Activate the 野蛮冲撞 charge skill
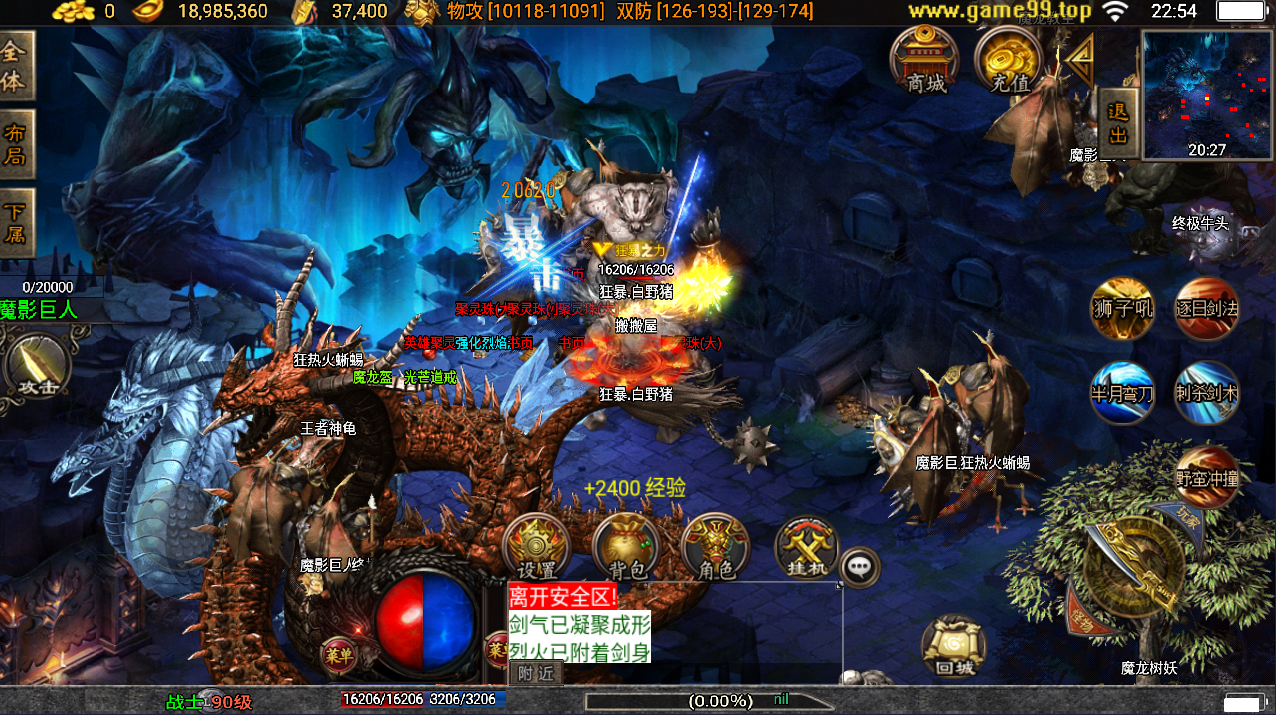Image resolution: width=1276 pixels, height=715 pixels. tap(1207, 478)
